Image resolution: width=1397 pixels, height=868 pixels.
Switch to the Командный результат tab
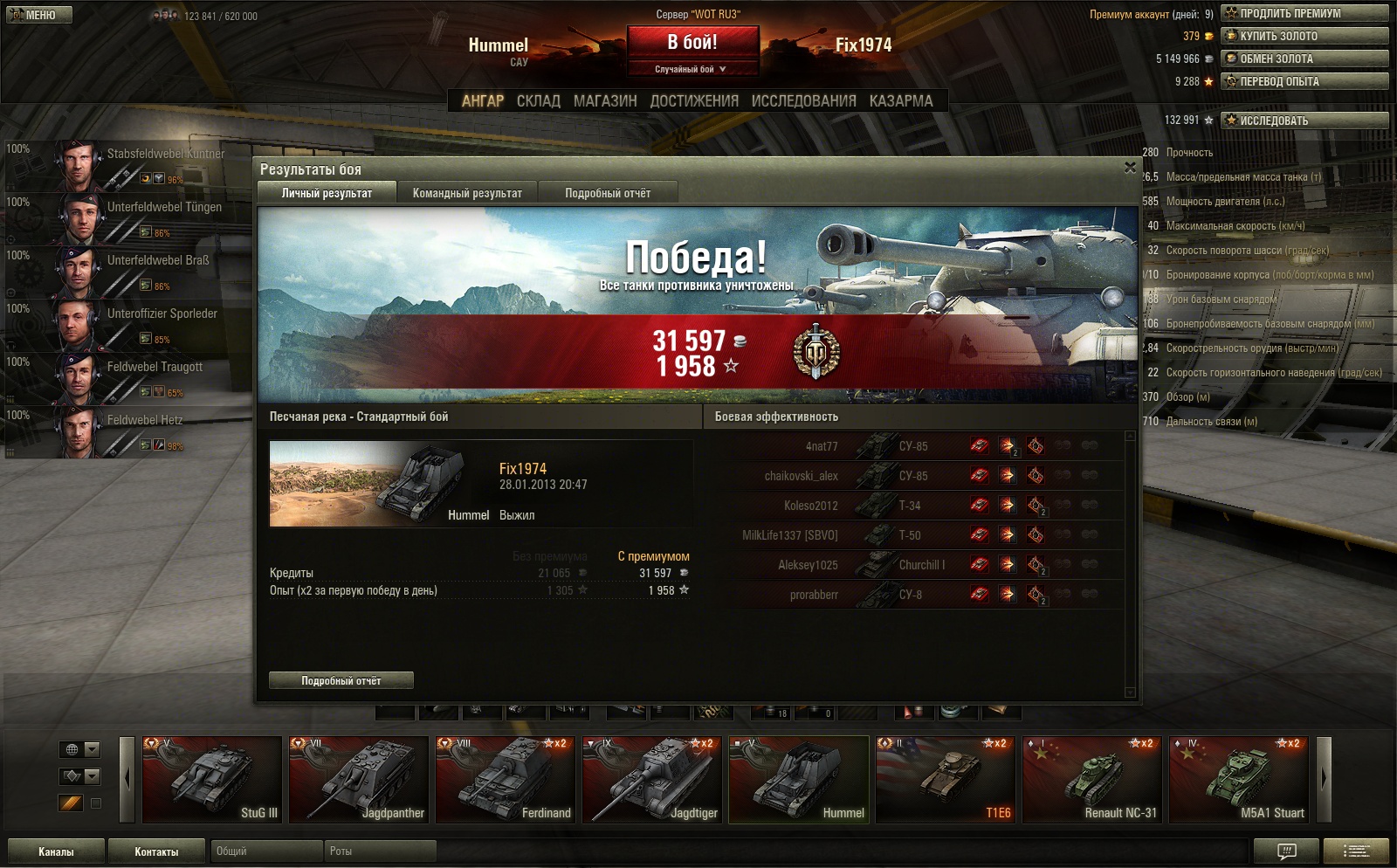467,193
